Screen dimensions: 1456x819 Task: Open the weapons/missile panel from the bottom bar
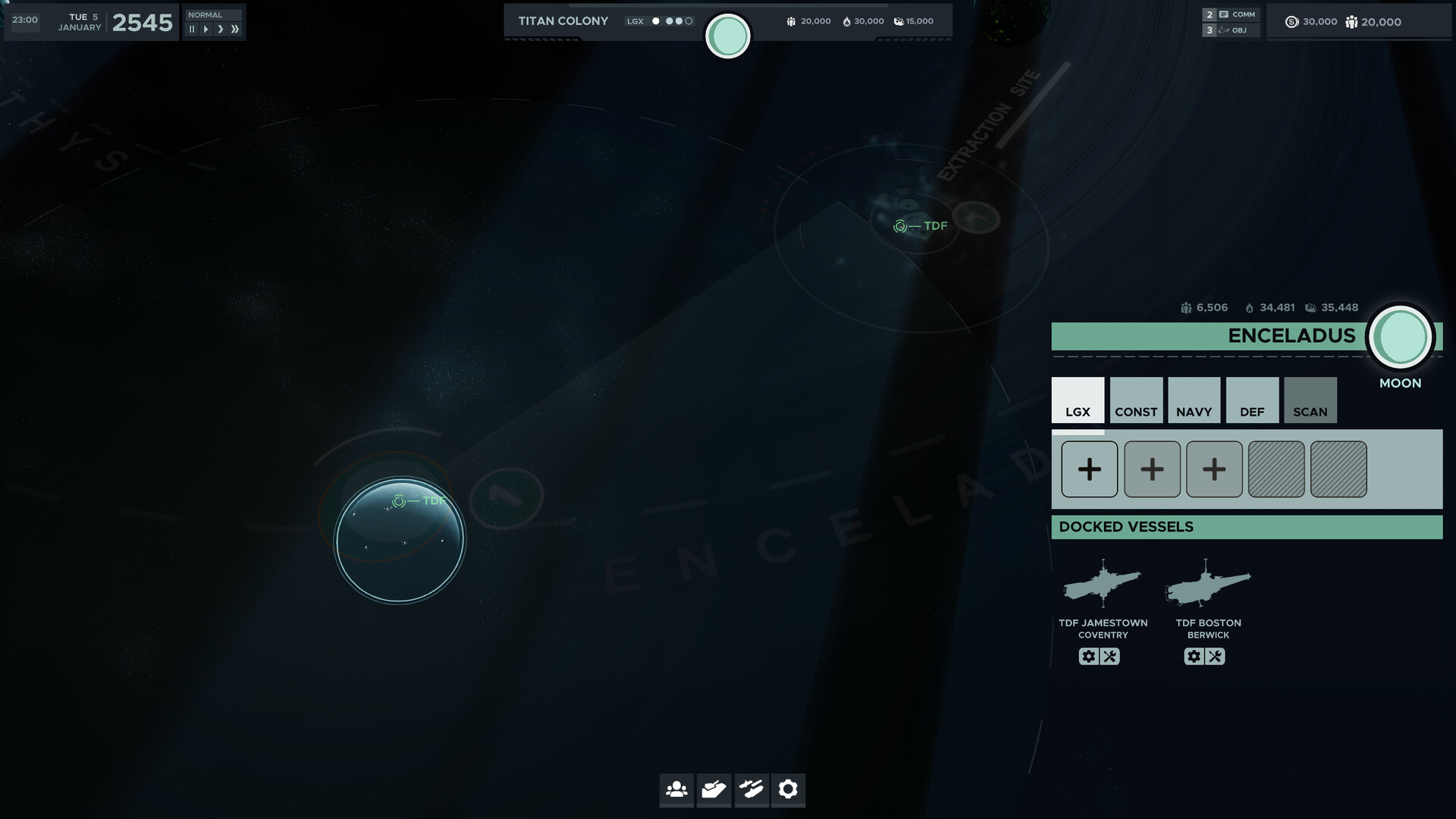(x=752, y=790)
